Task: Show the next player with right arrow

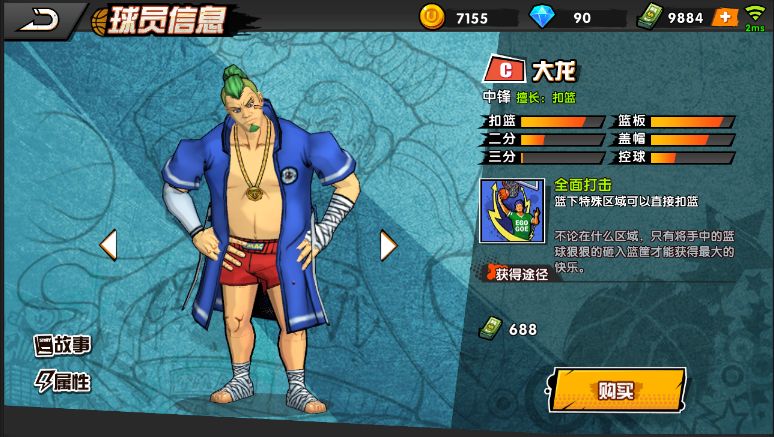Action: 388,244
